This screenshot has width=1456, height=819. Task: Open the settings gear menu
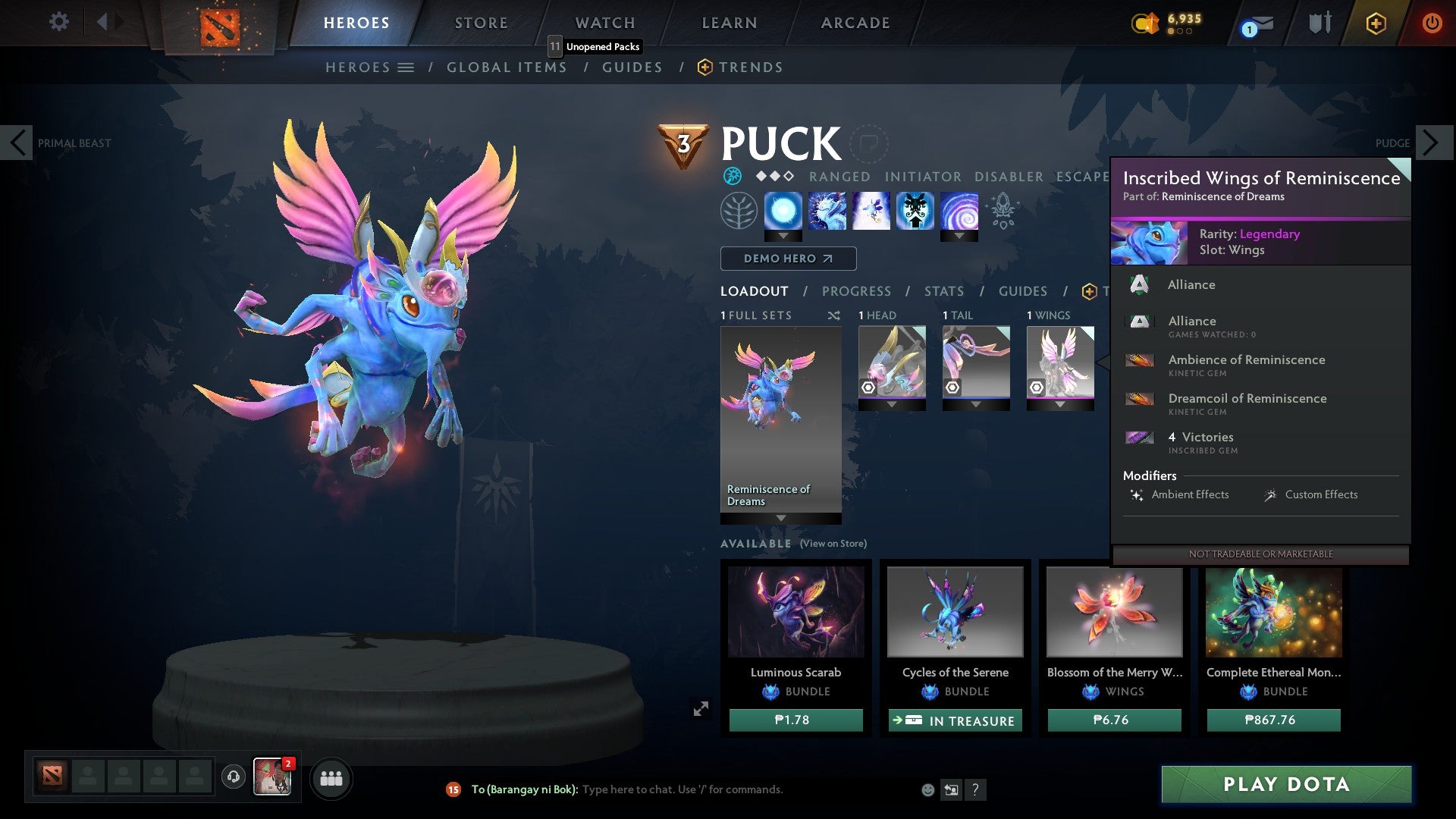pyautogui.click(x=58, y=22)
